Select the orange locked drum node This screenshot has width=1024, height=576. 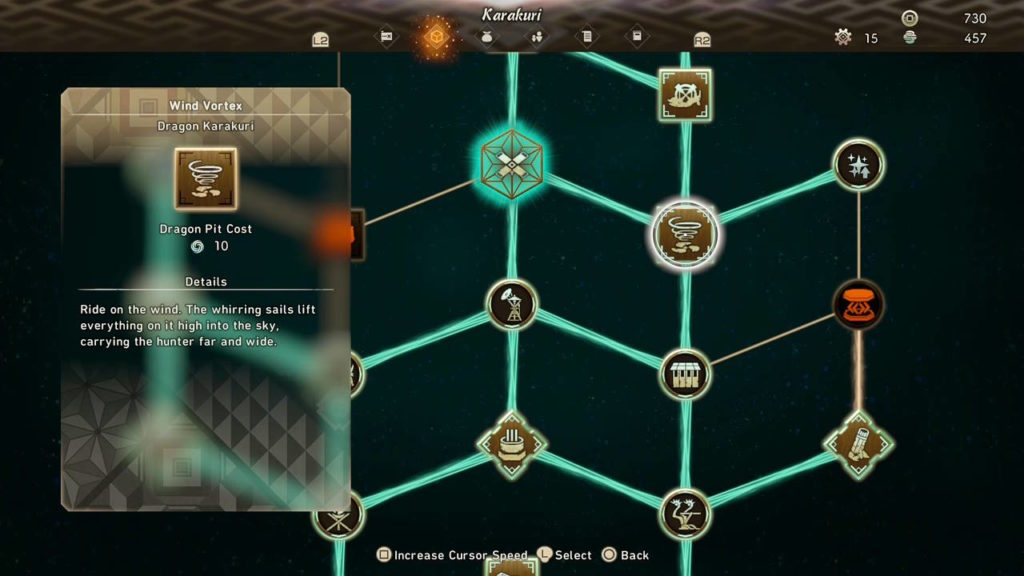858,304
